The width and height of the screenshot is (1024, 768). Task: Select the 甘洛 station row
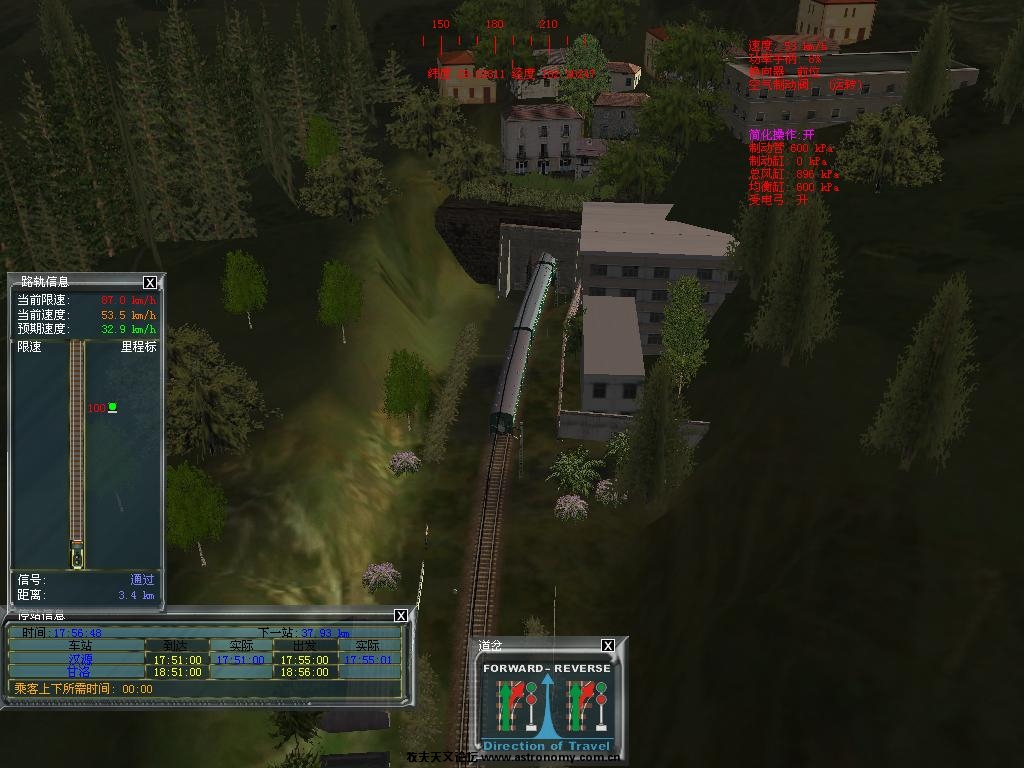[x=79, y=672]
